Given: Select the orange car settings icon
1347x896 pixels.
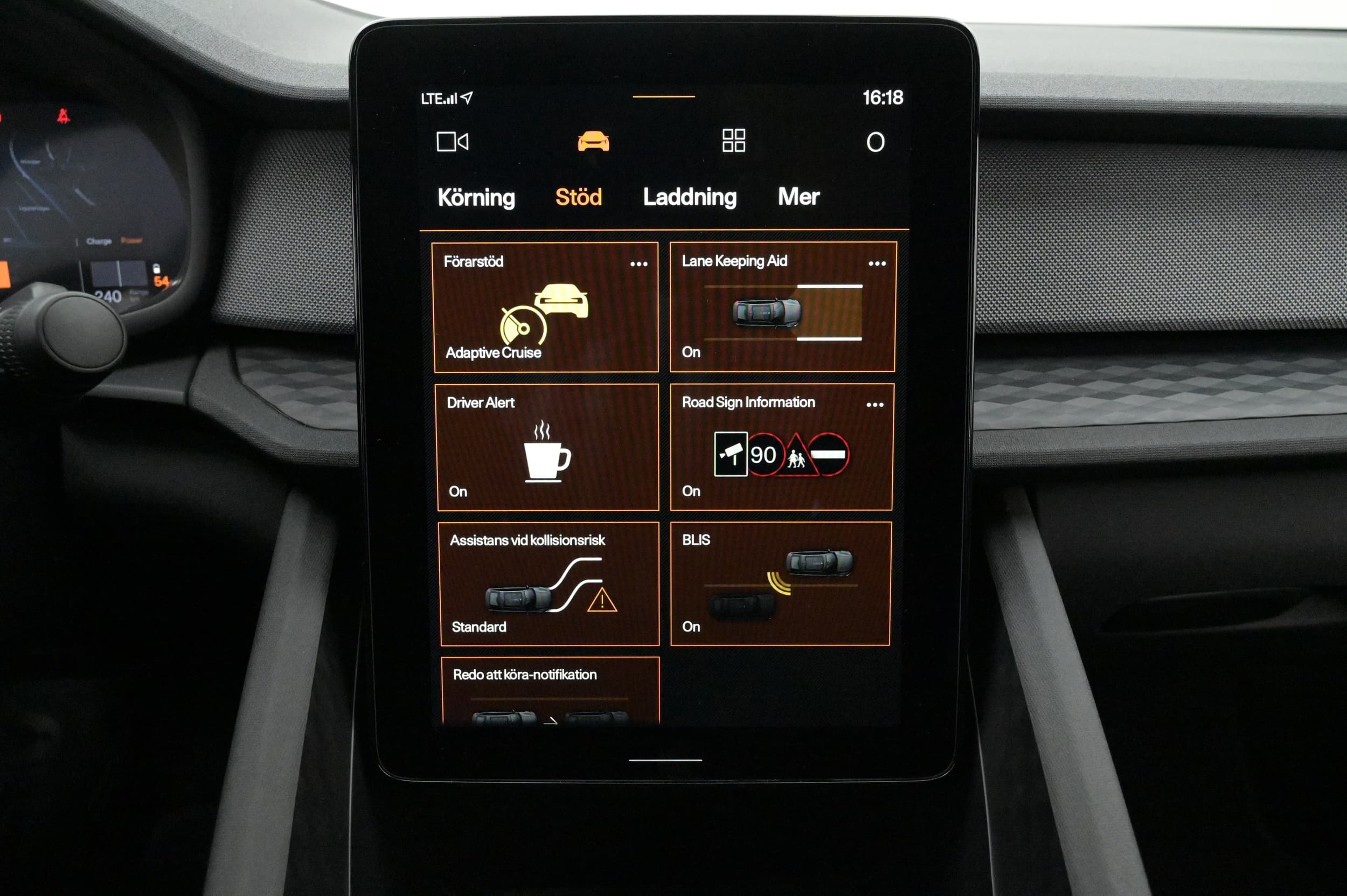Looking at the screenshot, I should [x=593, y=141].
